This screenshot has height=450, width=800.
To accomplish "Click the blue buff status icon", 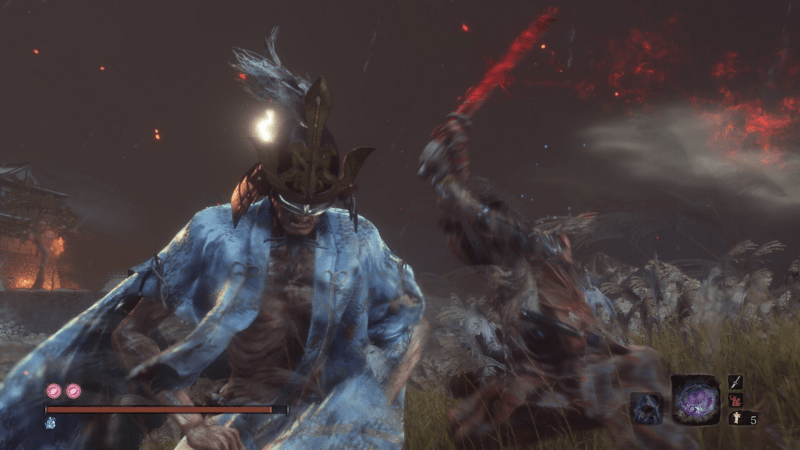I will [x=49, y=423].
